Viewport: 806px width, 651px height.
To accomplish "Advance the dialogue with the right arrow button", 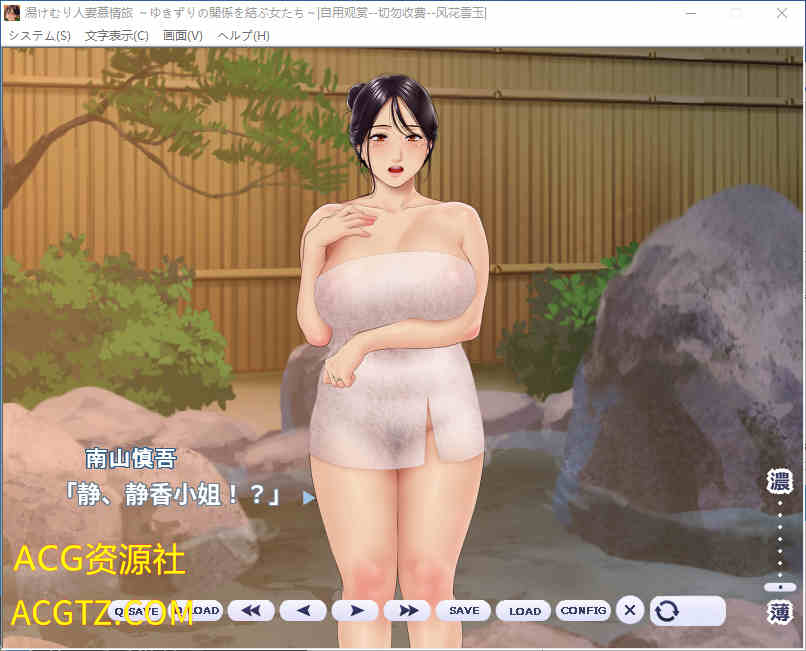I will click(x=355, y=610).
